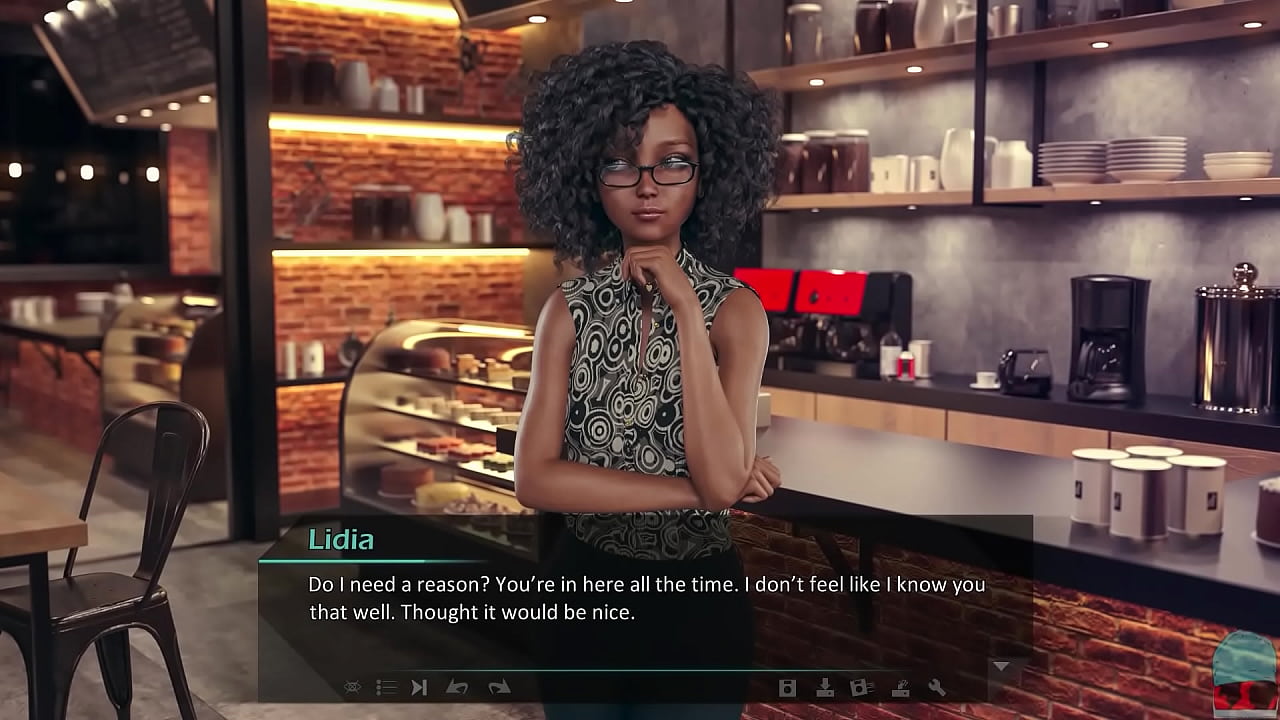Roll back with the left curved arrow

coord(457,687)
